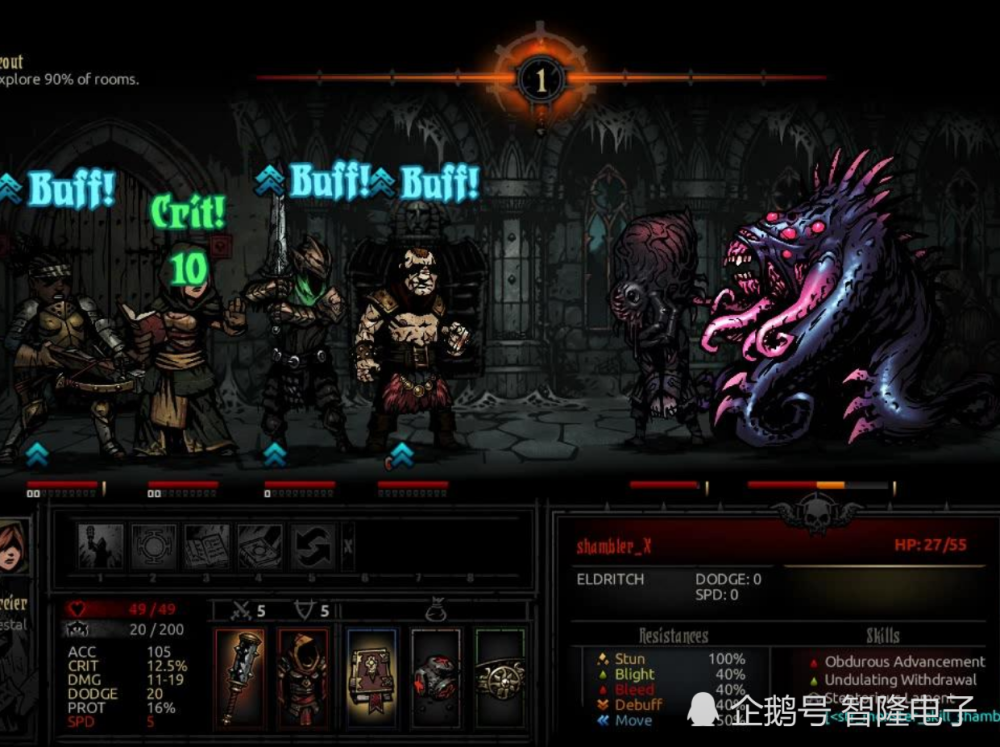This screenshot has width=1000, height=747.
Task: Inspect the hooded robe armor slot
Action: 301,677
